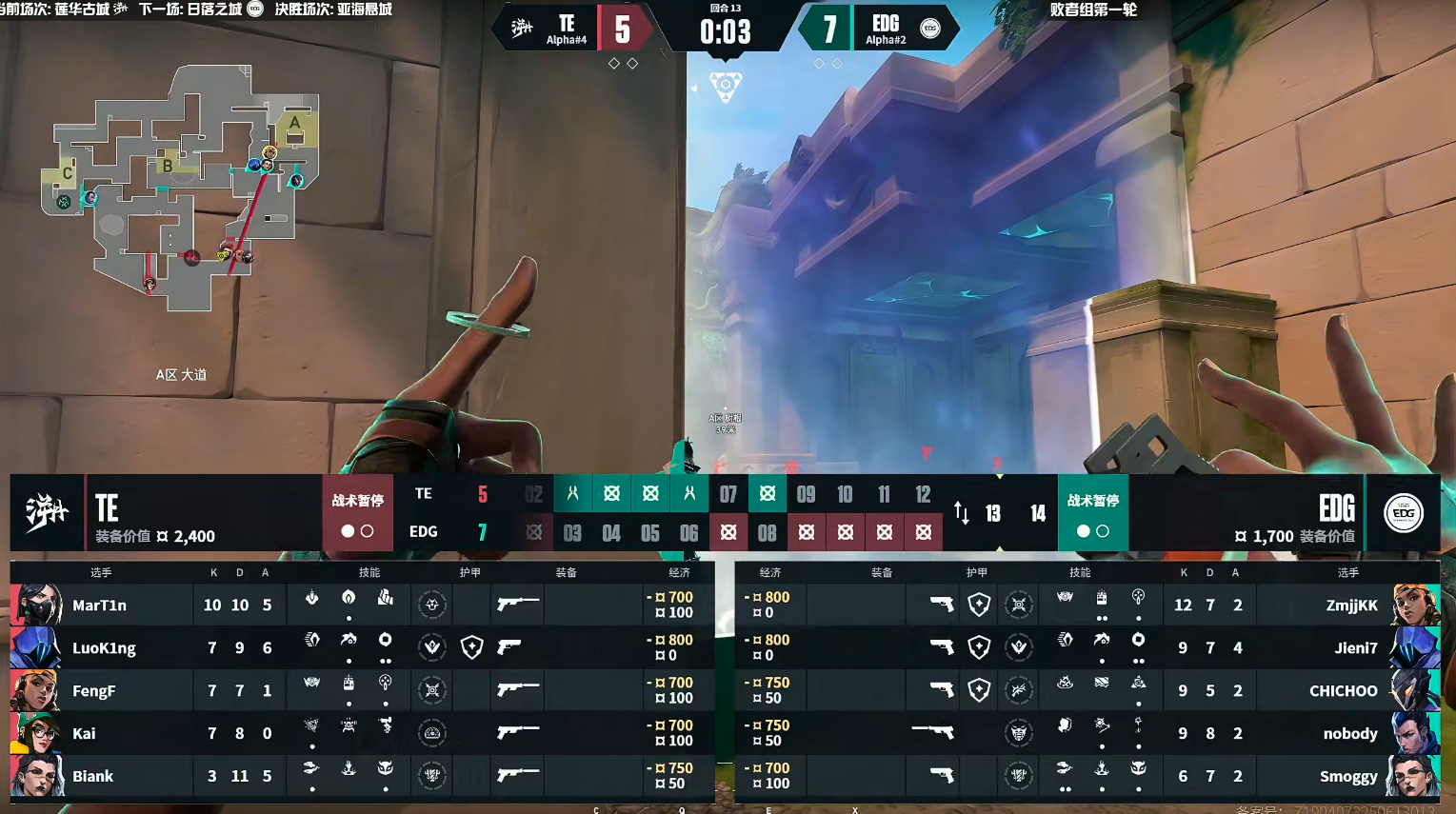1456x814 pixels.
Task: Choose Jieni7 in the EDG roster
Action: [1356, 648]
